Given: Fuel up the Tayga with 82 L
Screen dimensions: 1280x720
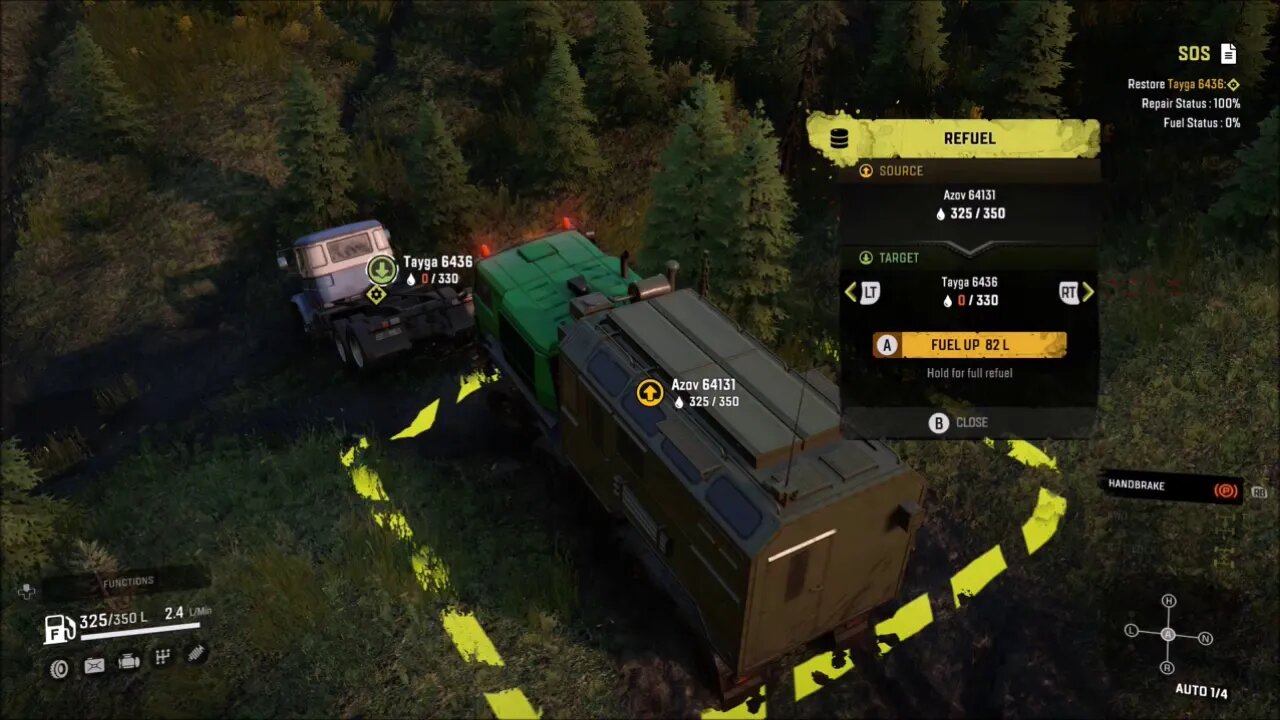Looking at the screenshot, I should click(969, 345).
